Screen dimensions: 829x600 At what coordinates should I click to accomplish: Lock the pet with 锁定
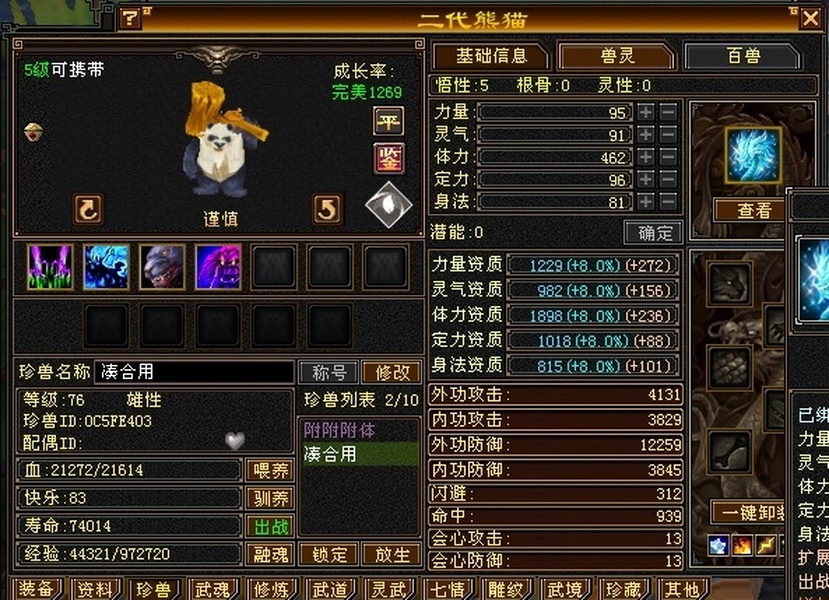click(x=329, y=554)
